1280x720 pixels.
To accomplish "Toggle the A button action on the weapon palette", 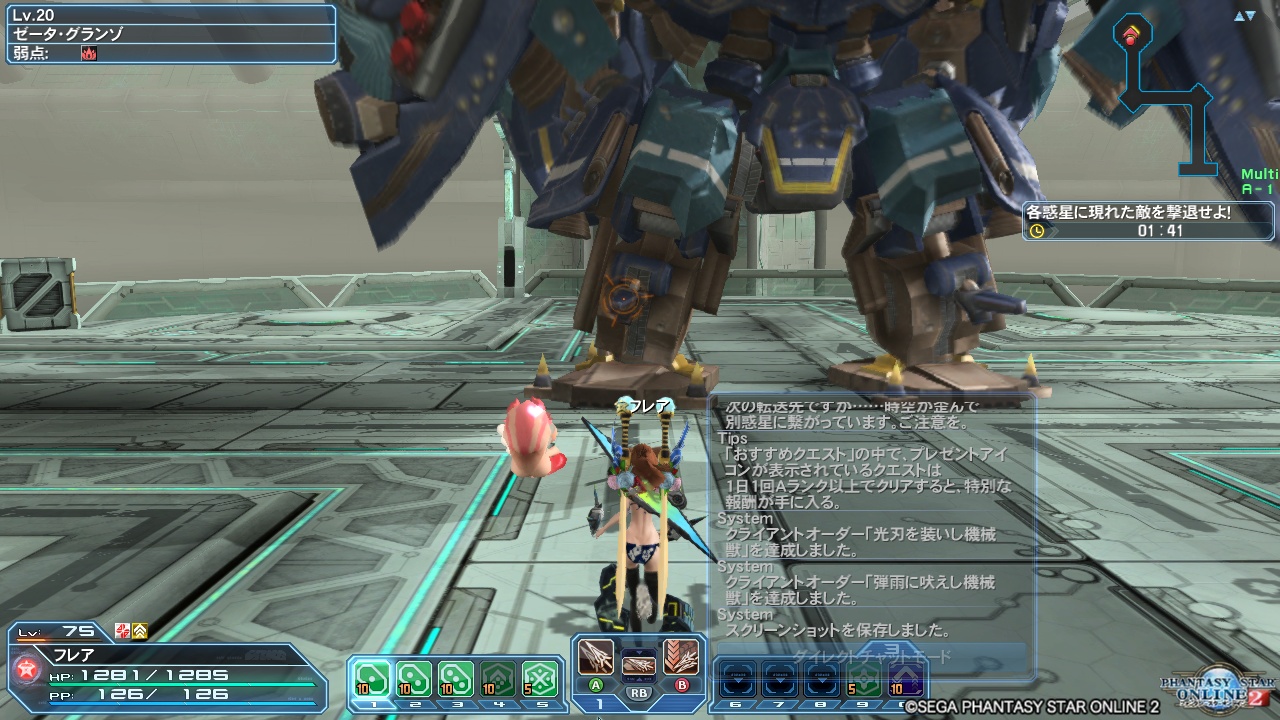I will [596, 684].
